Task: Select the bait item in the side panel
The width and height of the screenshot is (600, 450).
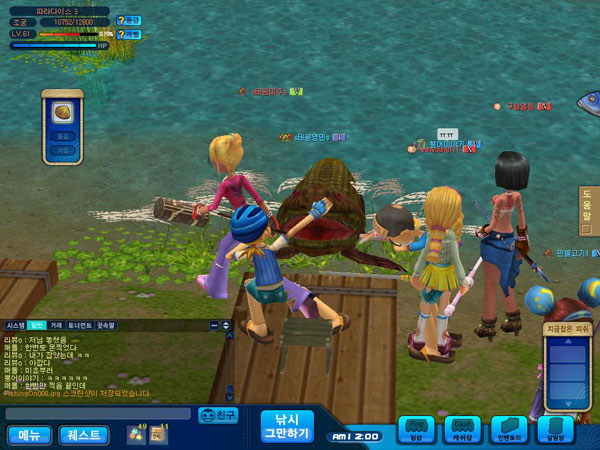Action: (x=61, y=111)
